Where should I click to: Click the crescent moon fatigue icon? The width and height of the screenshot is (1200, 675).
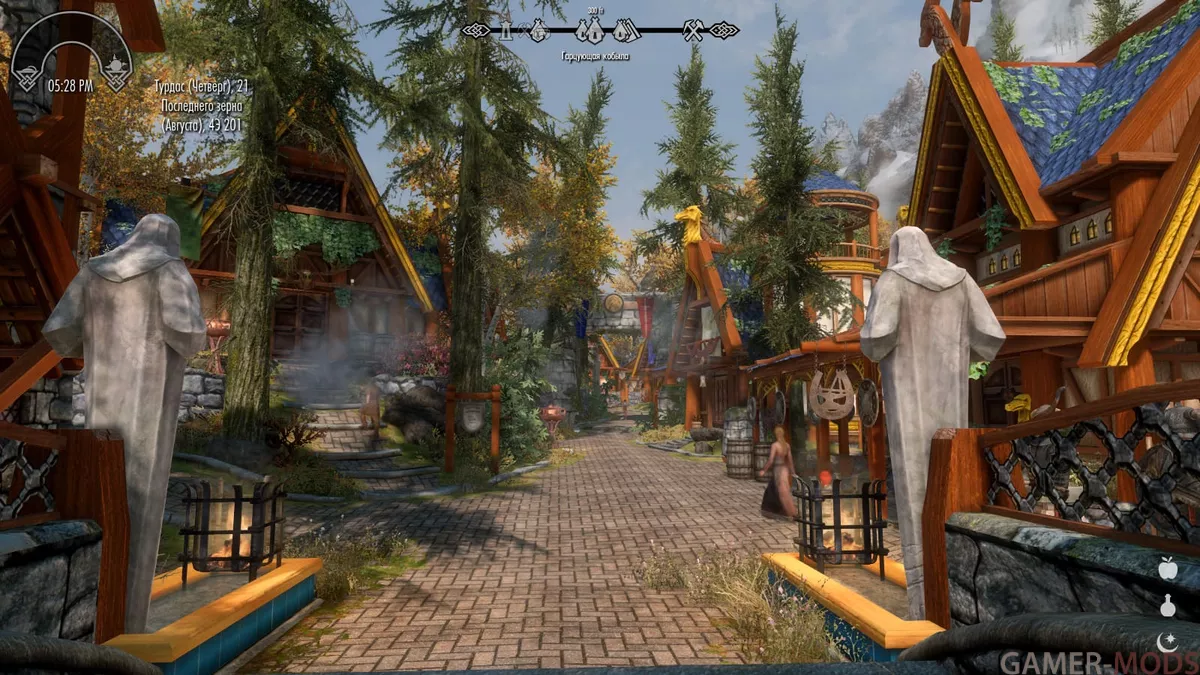click(1167, 640)
